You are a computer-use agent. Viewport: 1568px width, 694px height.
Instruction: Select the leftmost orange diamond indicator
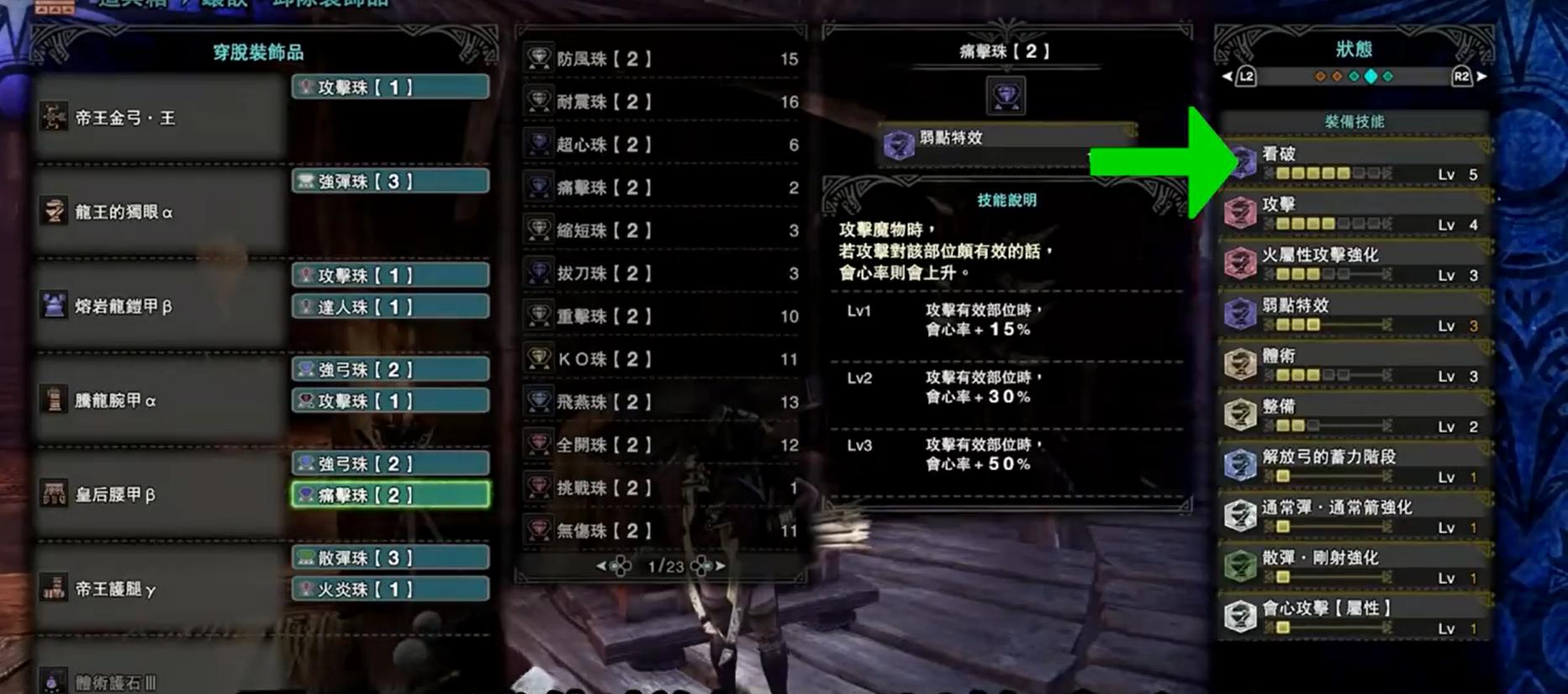point(1318,76)
